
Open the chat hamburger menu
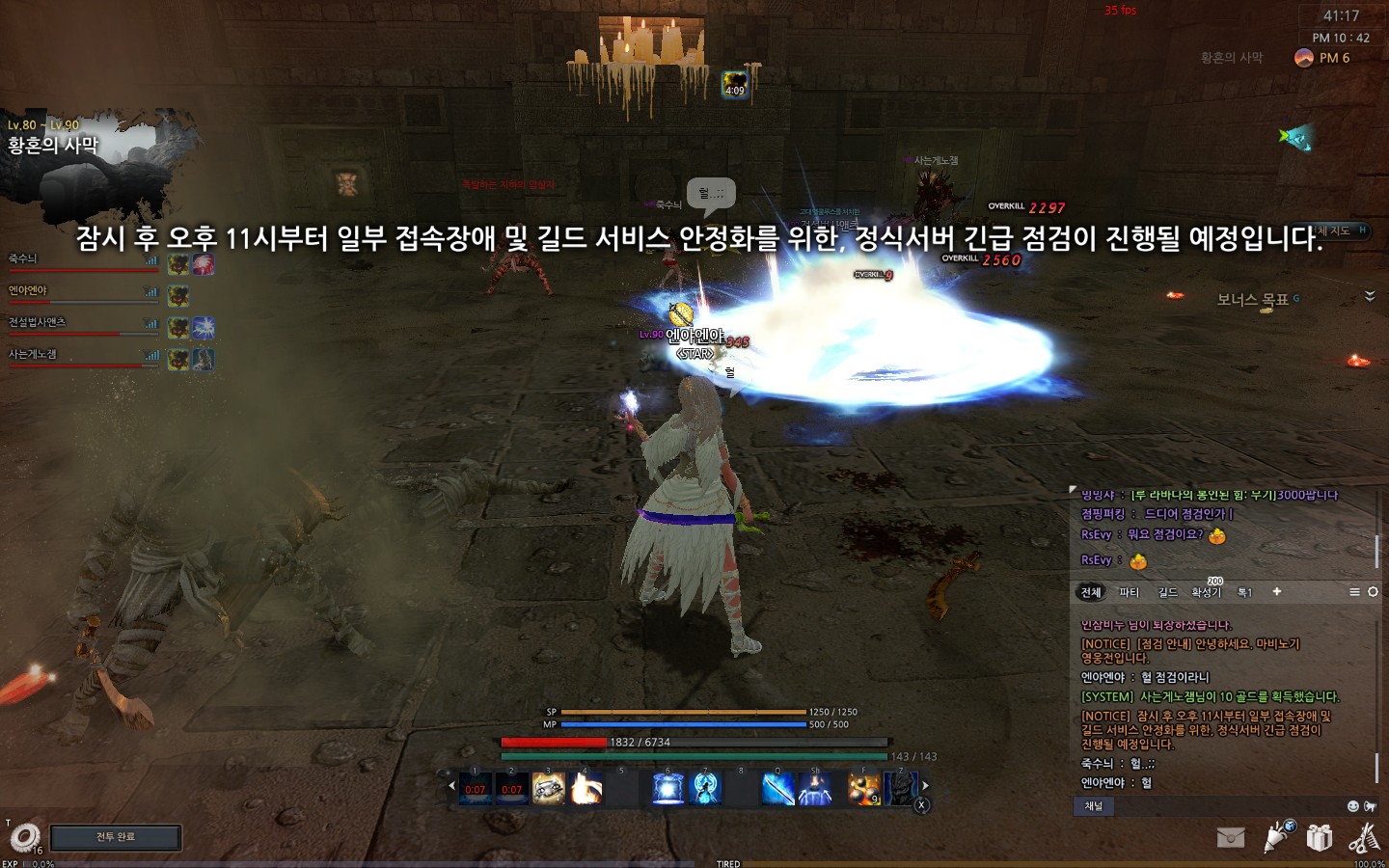[x=1354, y=592]
